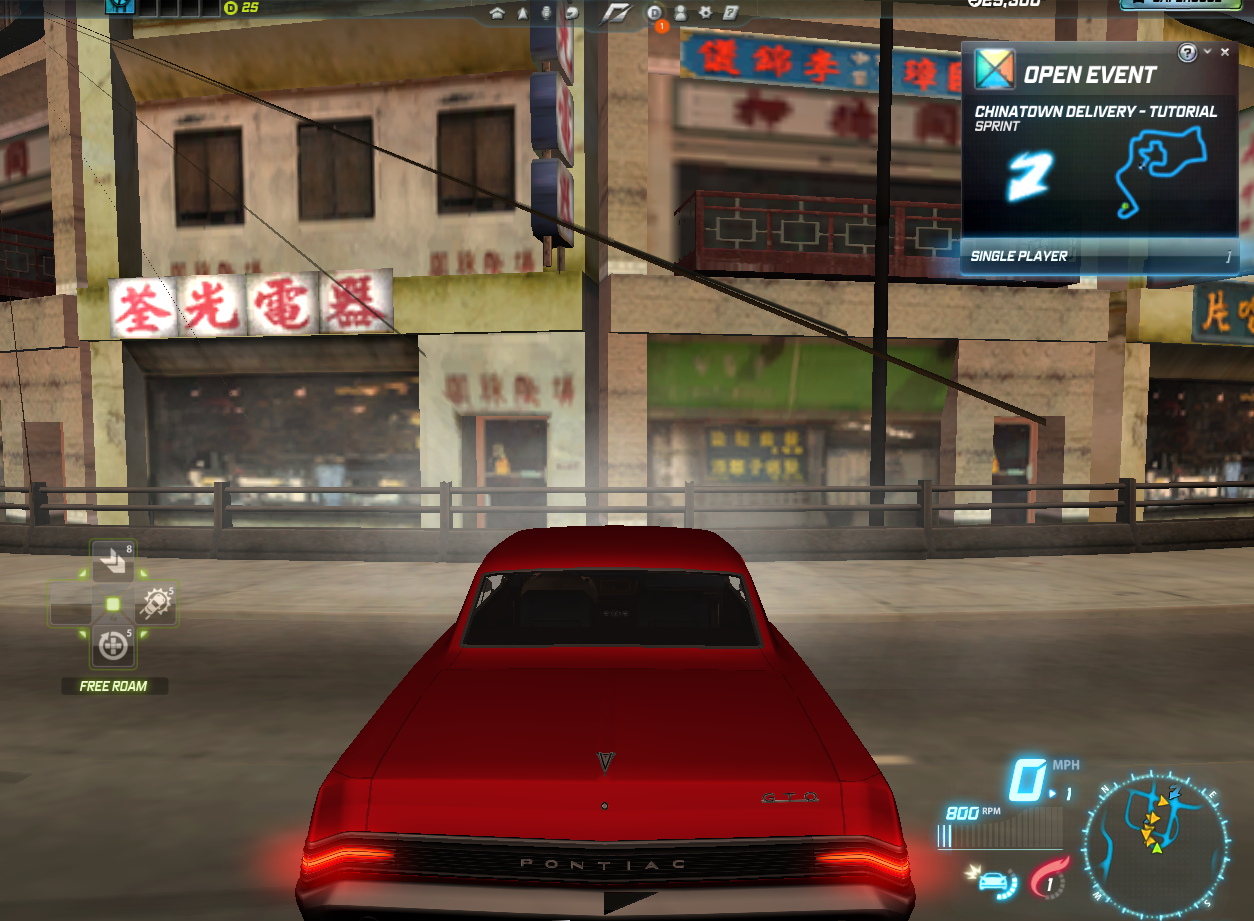Click the arrow navigation icon in top bar
This screenshot has width=1254, height=921.
click(x=522, y=13)
